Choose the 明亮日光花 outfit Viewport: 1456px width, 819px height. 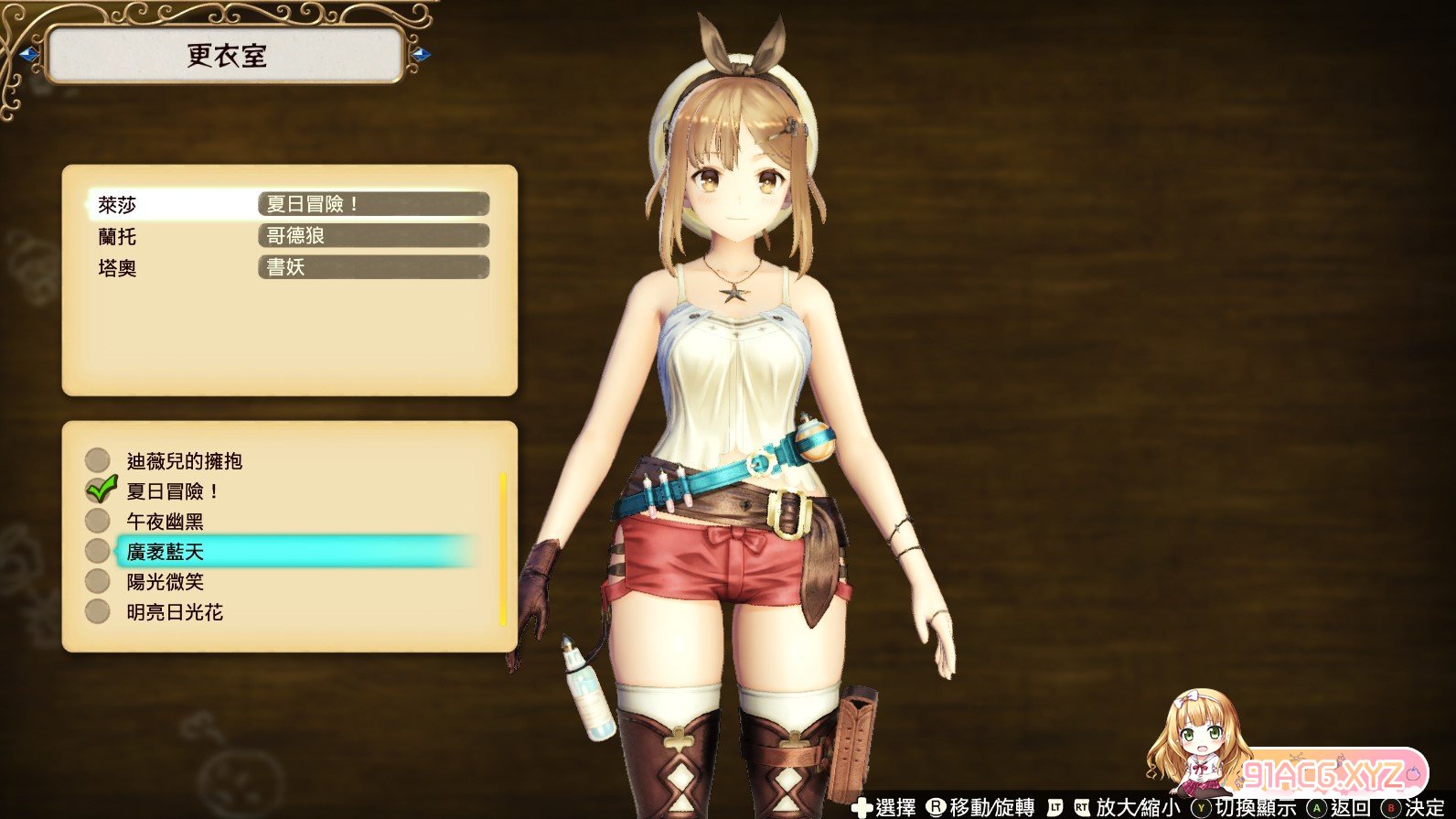click(175, 612)
